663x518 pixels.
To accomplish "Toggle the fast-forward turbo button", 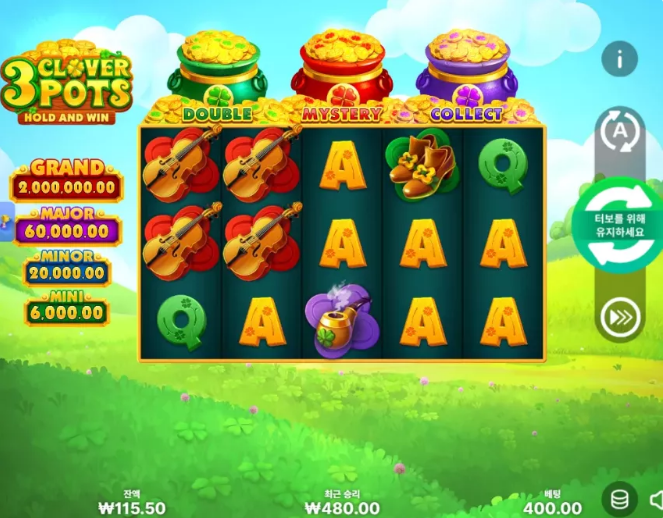I will click(619, 319).
